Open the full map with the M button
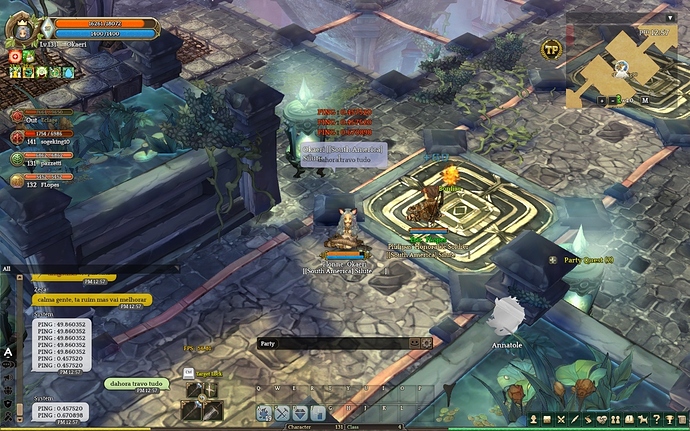 pos(646,100)
